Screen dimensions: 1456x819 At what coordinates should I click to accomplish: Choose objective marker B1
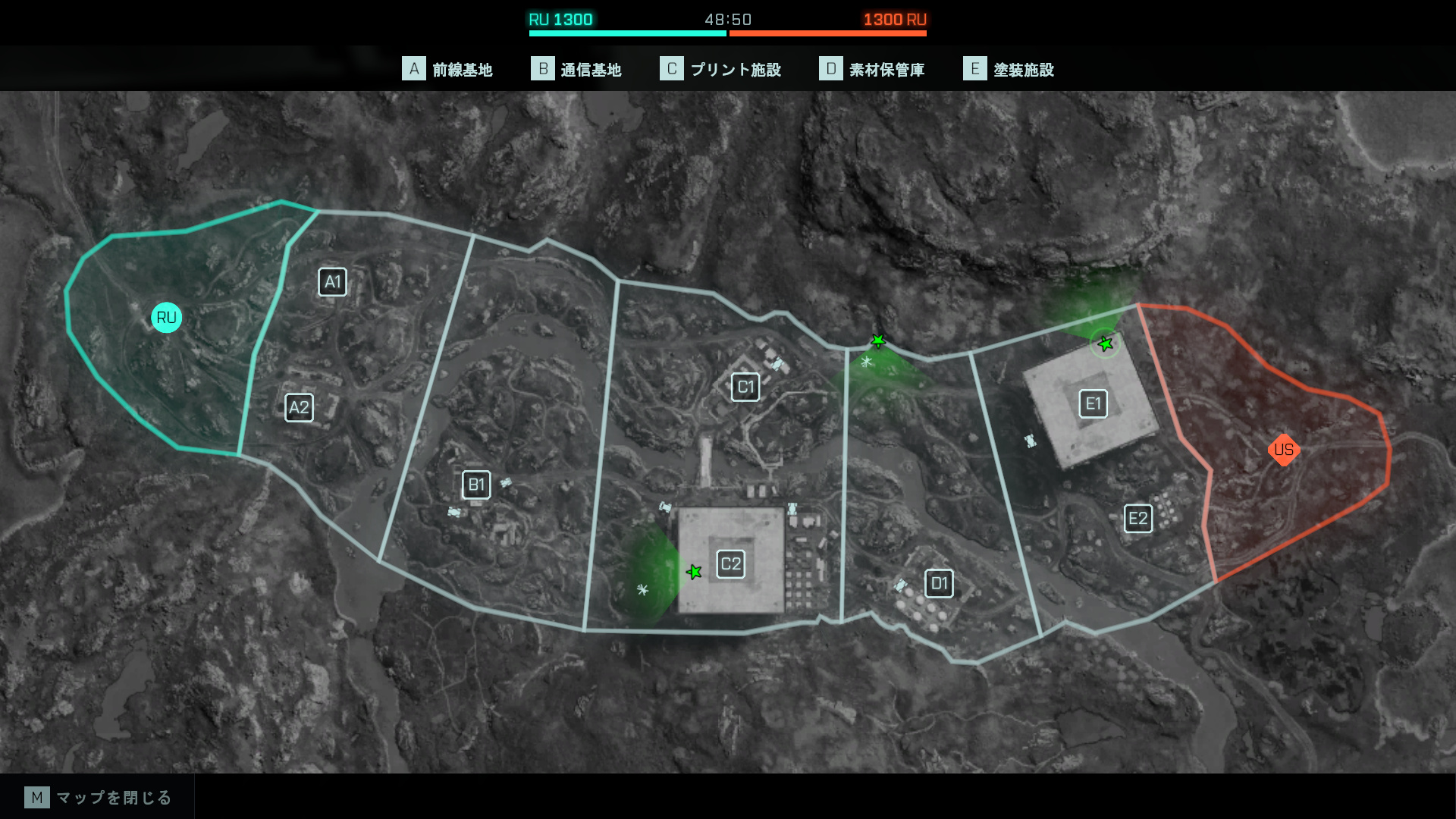tap(476, 485)
